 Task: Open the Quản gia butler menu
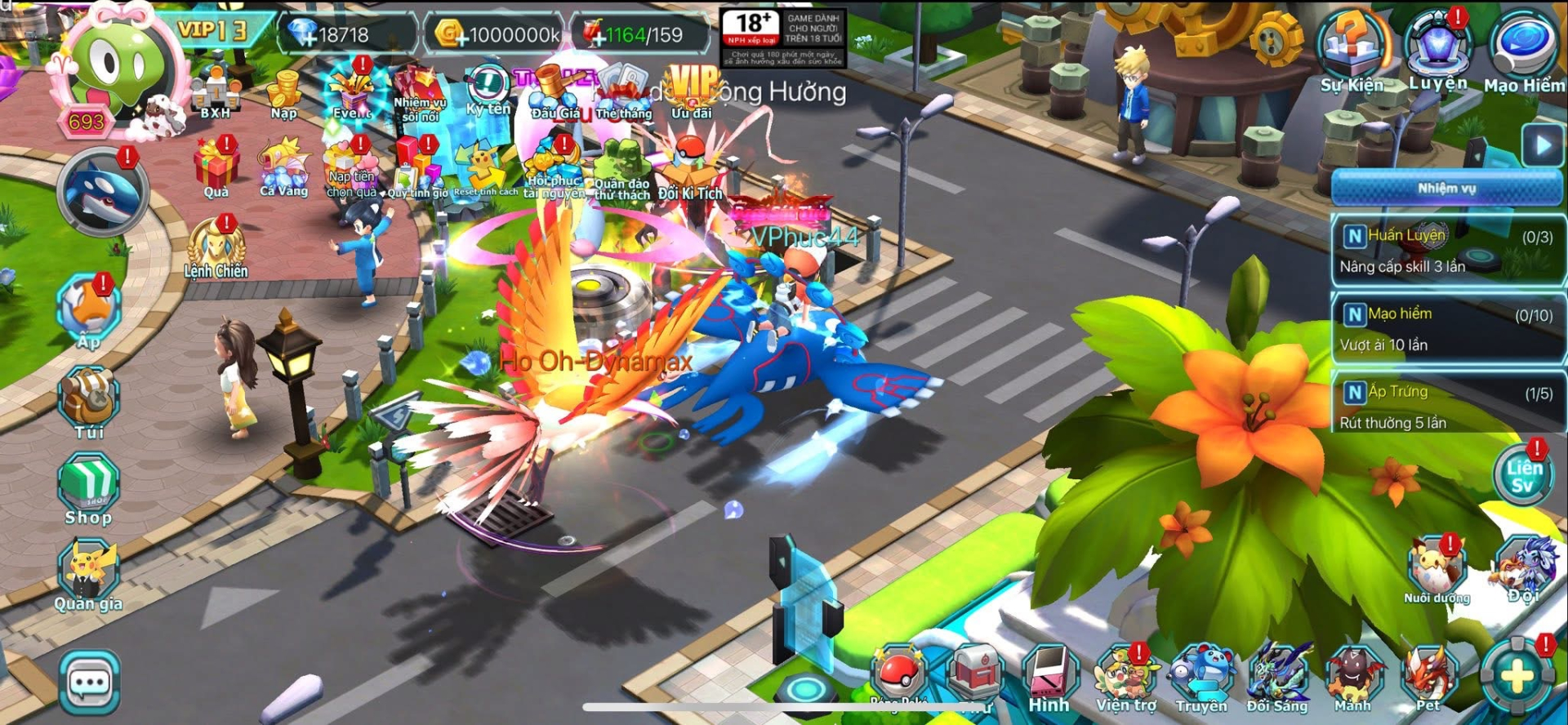pyautogui.click(x=88, y=576)
